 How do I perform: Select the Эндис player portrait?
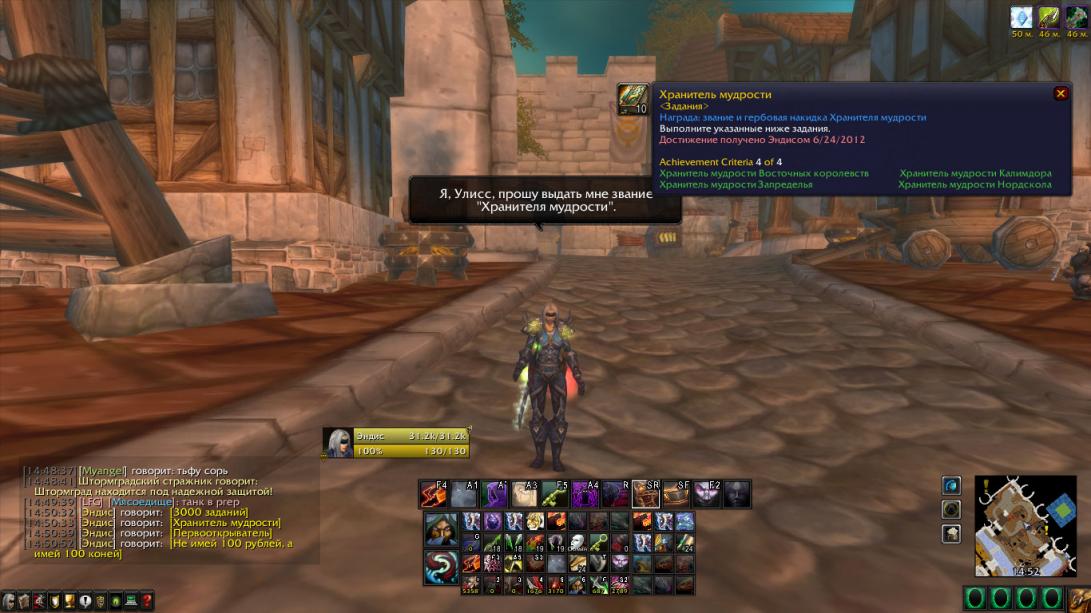pos(338,443)
